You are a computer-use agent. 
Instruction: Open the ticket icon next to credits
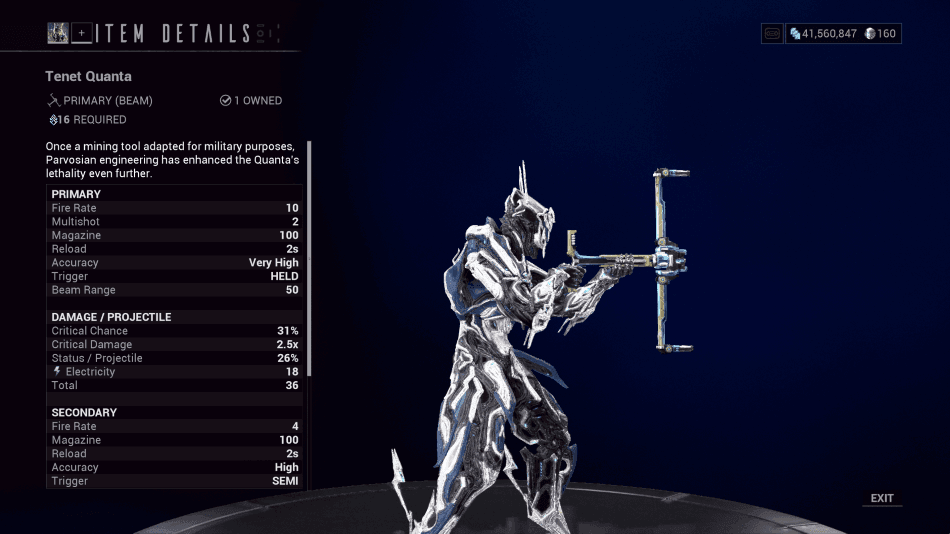772,33
